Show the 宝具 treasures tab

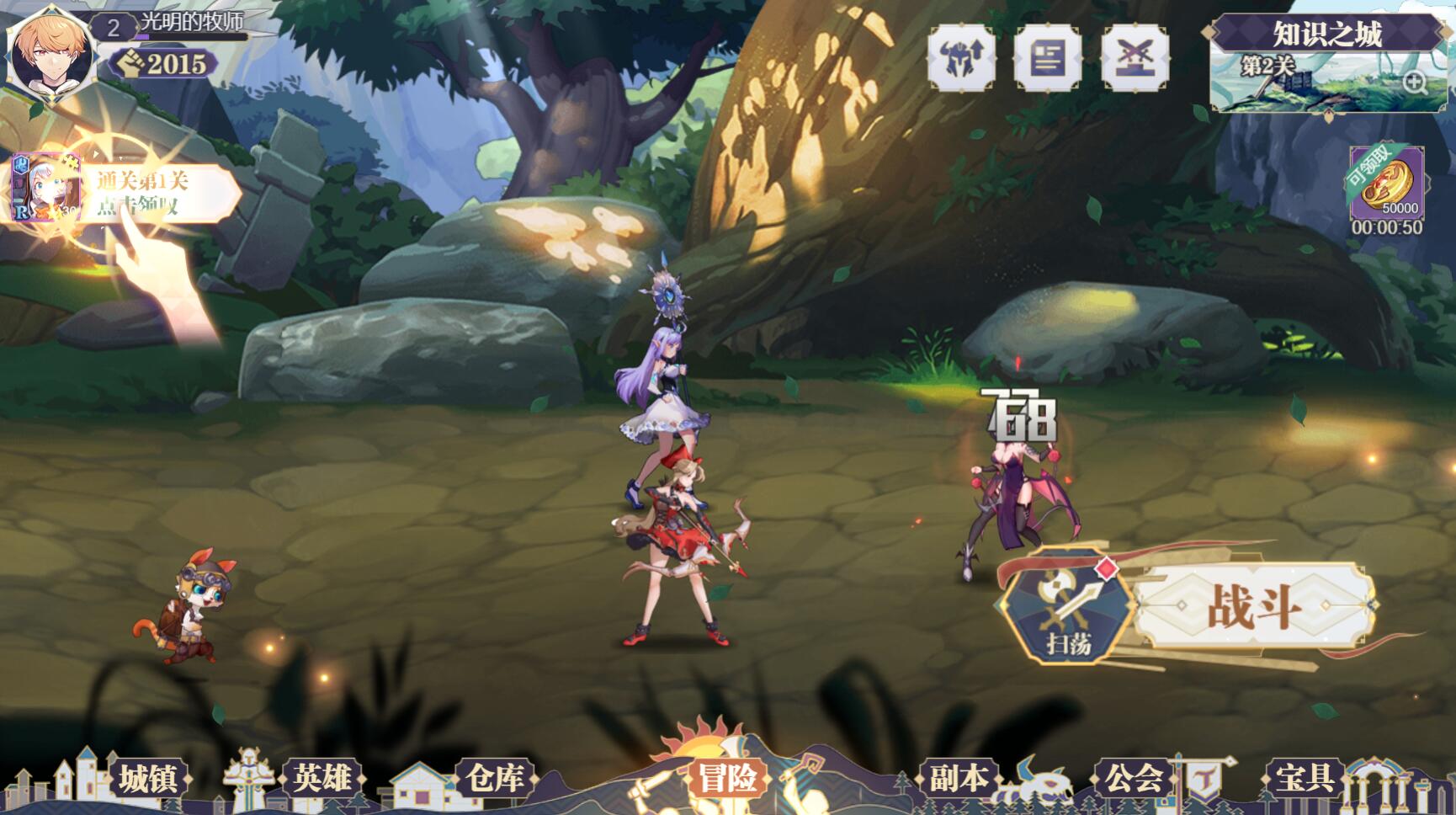1305,779
